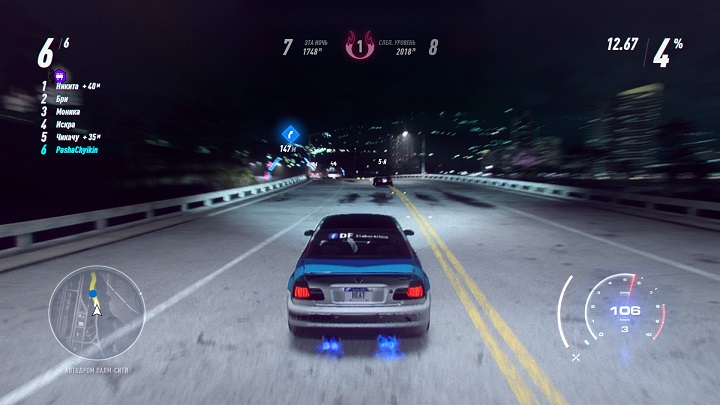Open the circular minimap
This screenshot has height=405, width=720.
click(x=97, y=312)
